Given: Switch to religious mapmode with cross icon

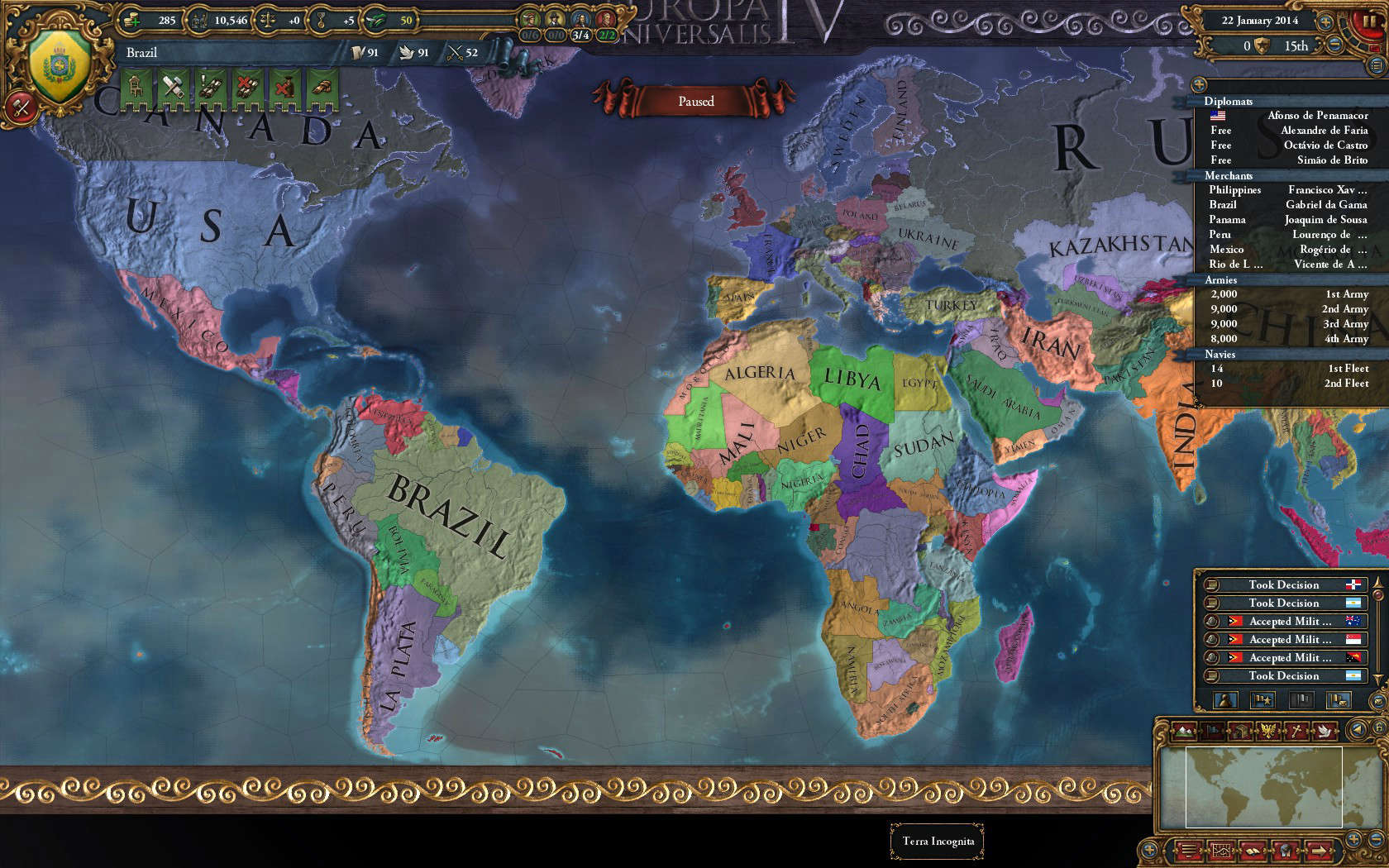Looking at the screenshot, I should click(1297, 730).
